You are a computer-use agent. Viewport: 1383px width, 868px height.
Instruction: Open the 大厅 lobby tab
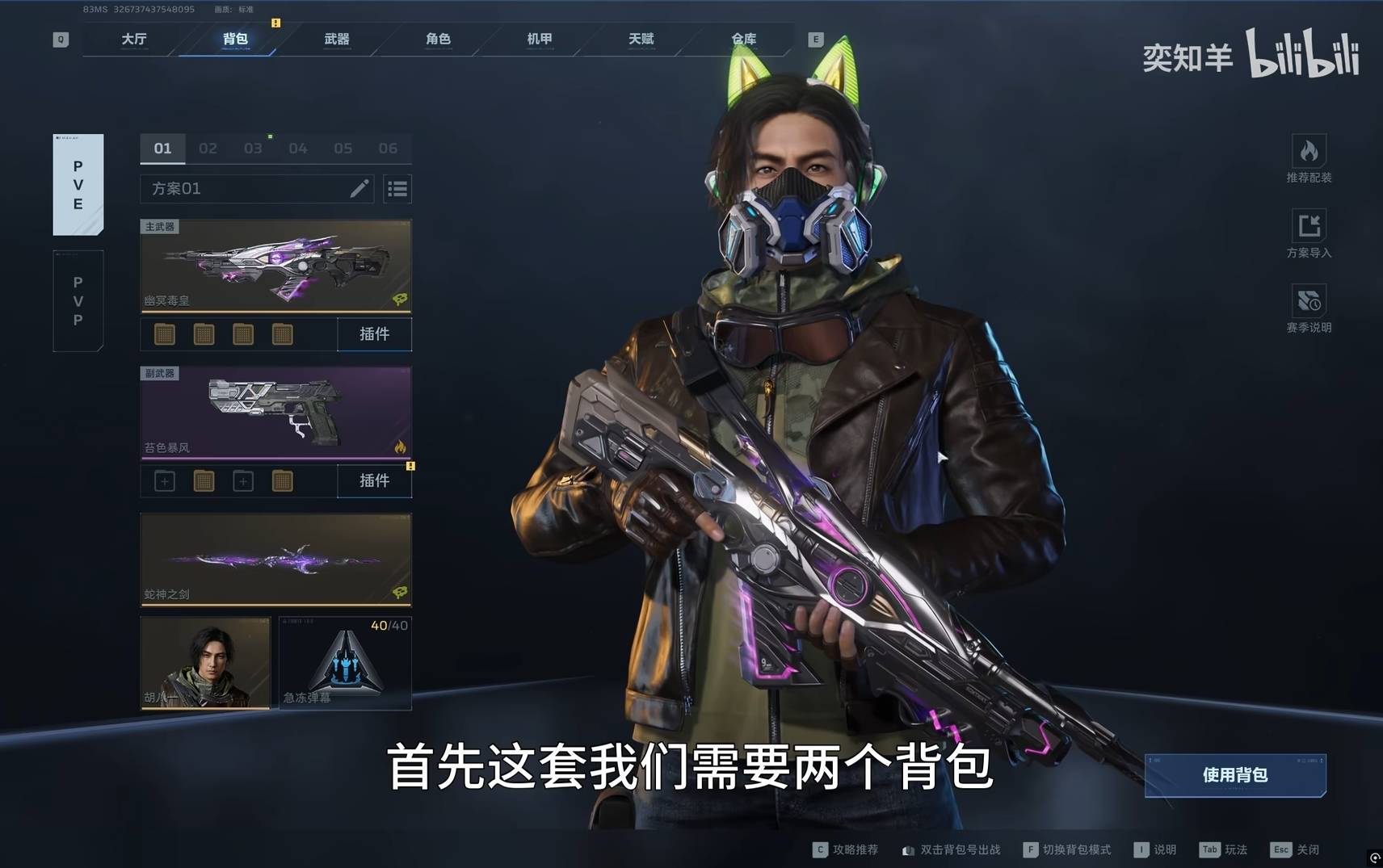pos(134,39)
